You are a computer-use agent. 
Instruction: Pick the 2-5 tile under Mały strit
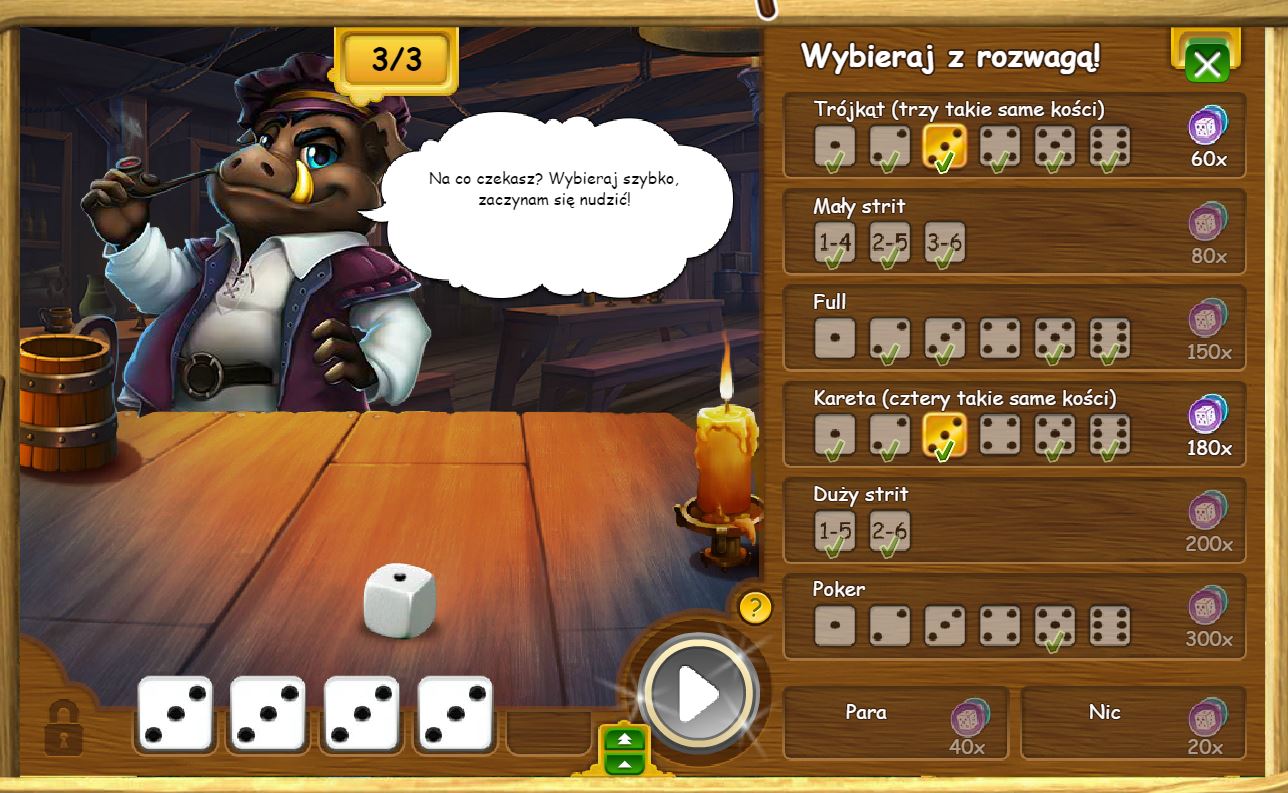[889, 243]
